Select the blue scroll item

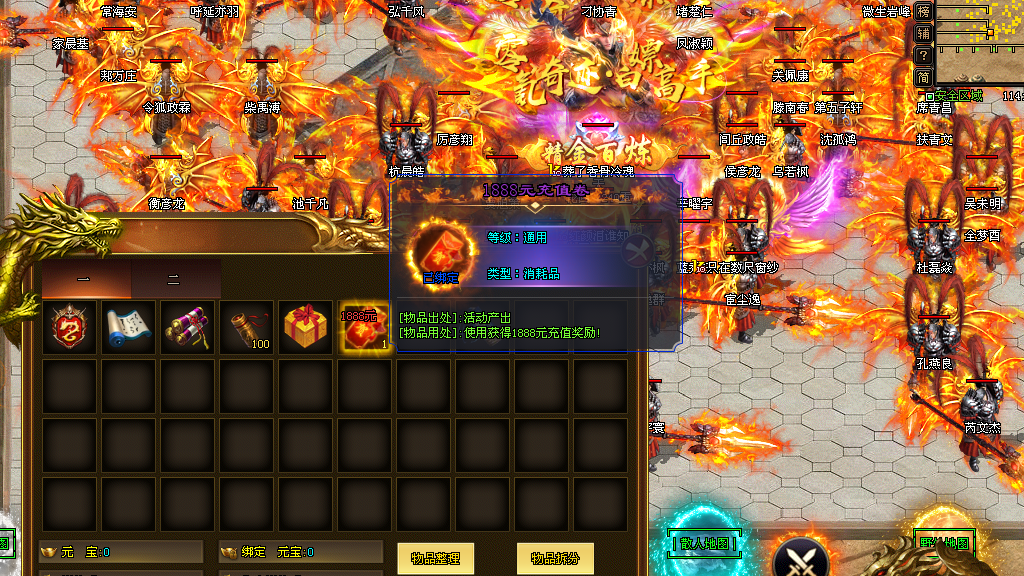129,327
